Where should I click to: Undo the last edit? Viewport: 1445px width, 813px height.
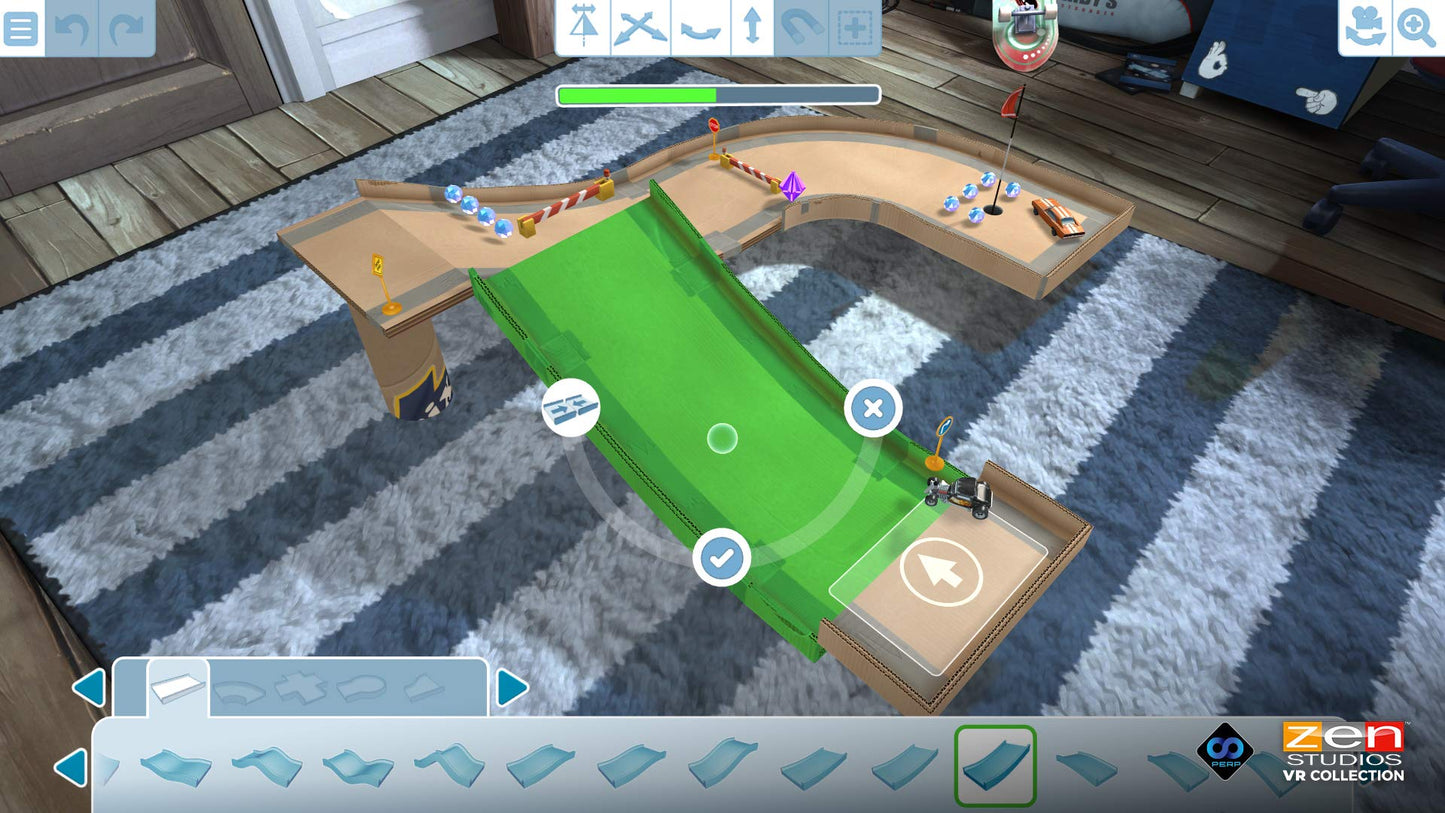coord(72,28)
